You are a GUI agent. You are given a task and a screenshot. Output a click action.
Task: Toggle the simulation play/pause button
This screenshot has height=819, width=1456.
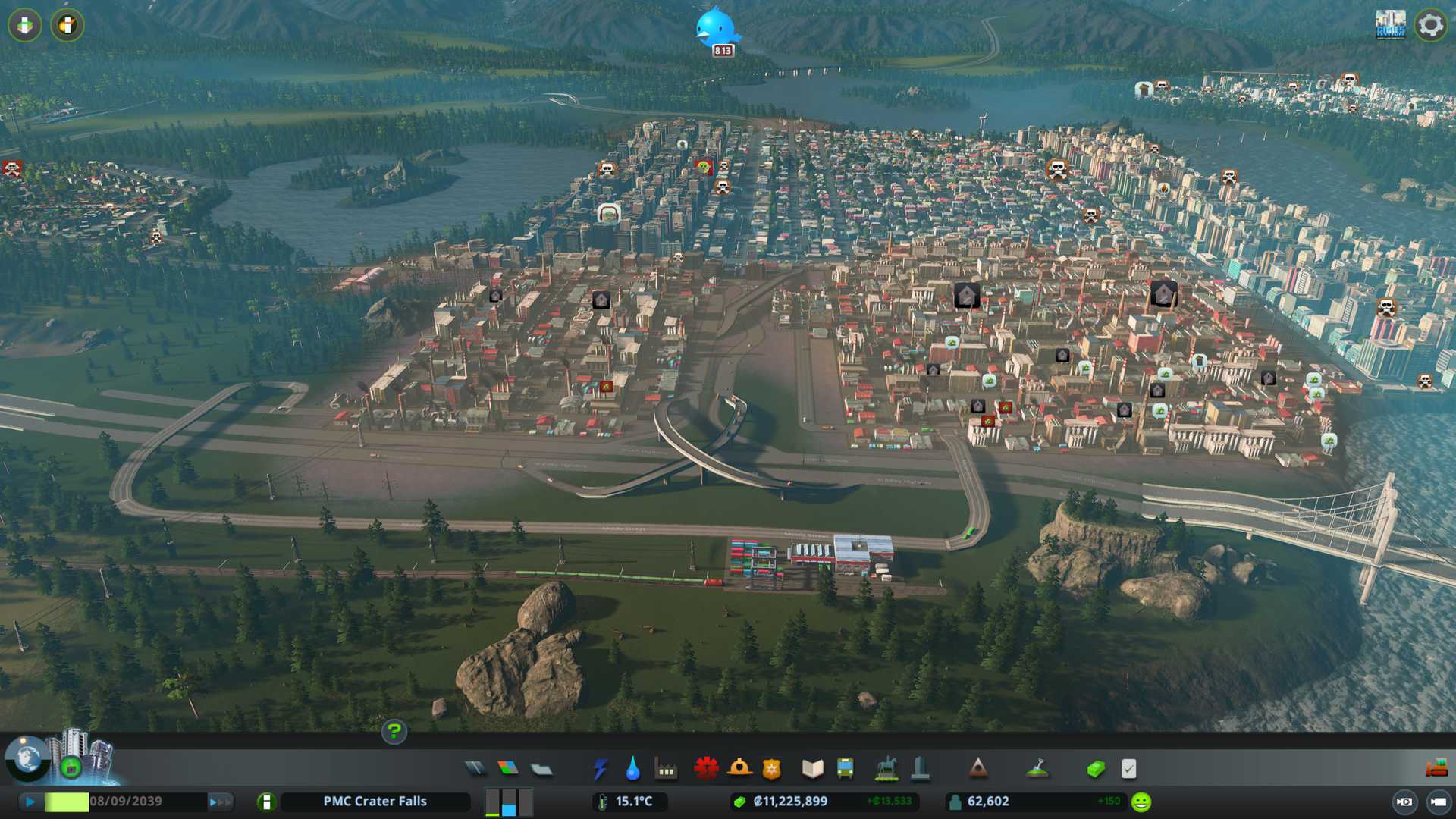(30, 802)
